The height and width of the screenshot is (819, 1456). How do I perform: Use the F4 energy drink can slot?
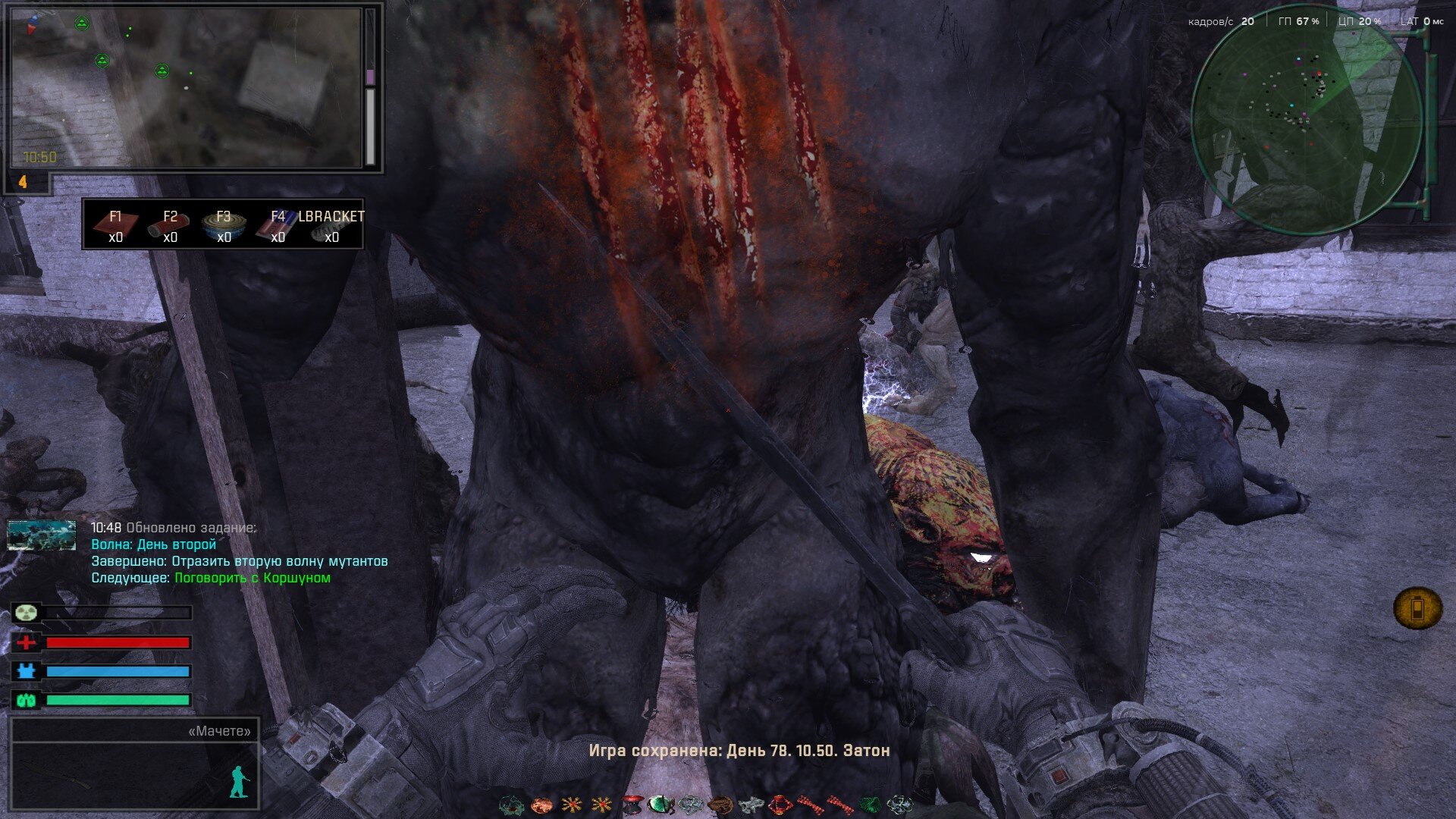coord(276,225)
